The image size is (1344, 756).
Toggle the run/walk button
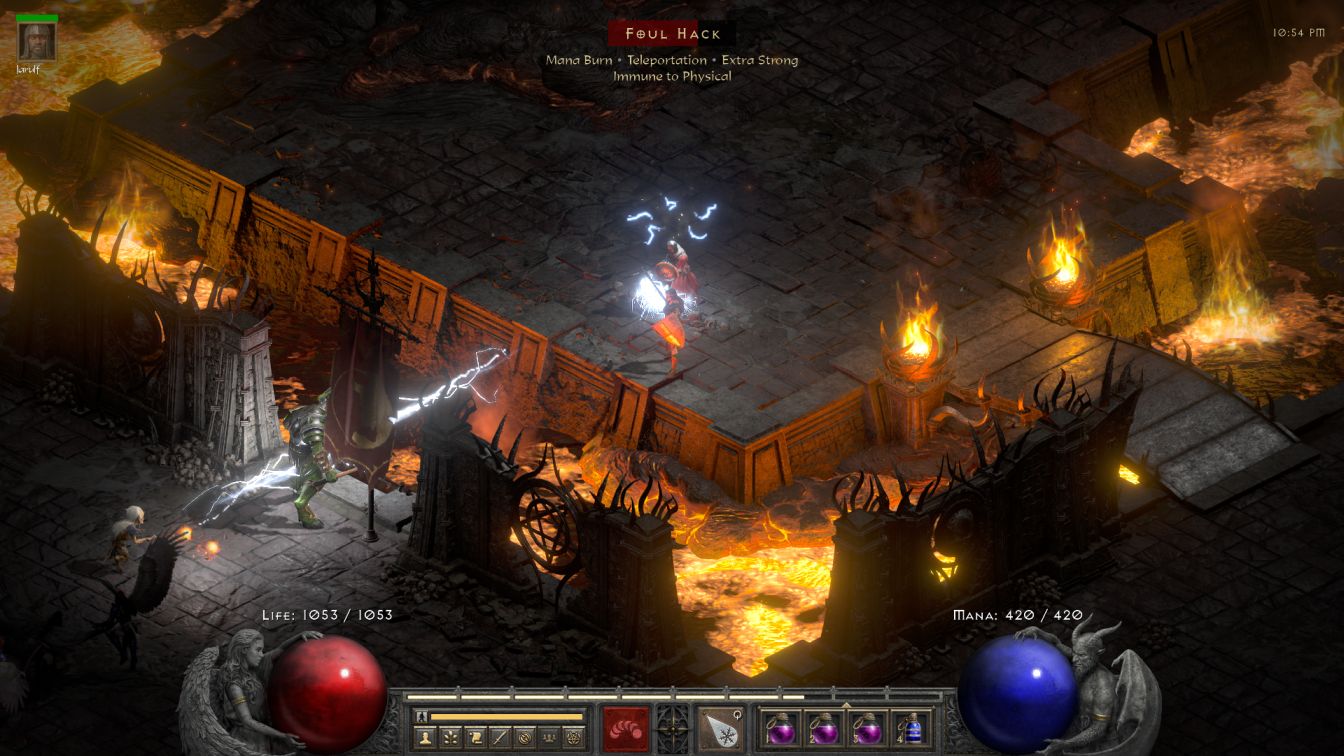click(421, 716)
